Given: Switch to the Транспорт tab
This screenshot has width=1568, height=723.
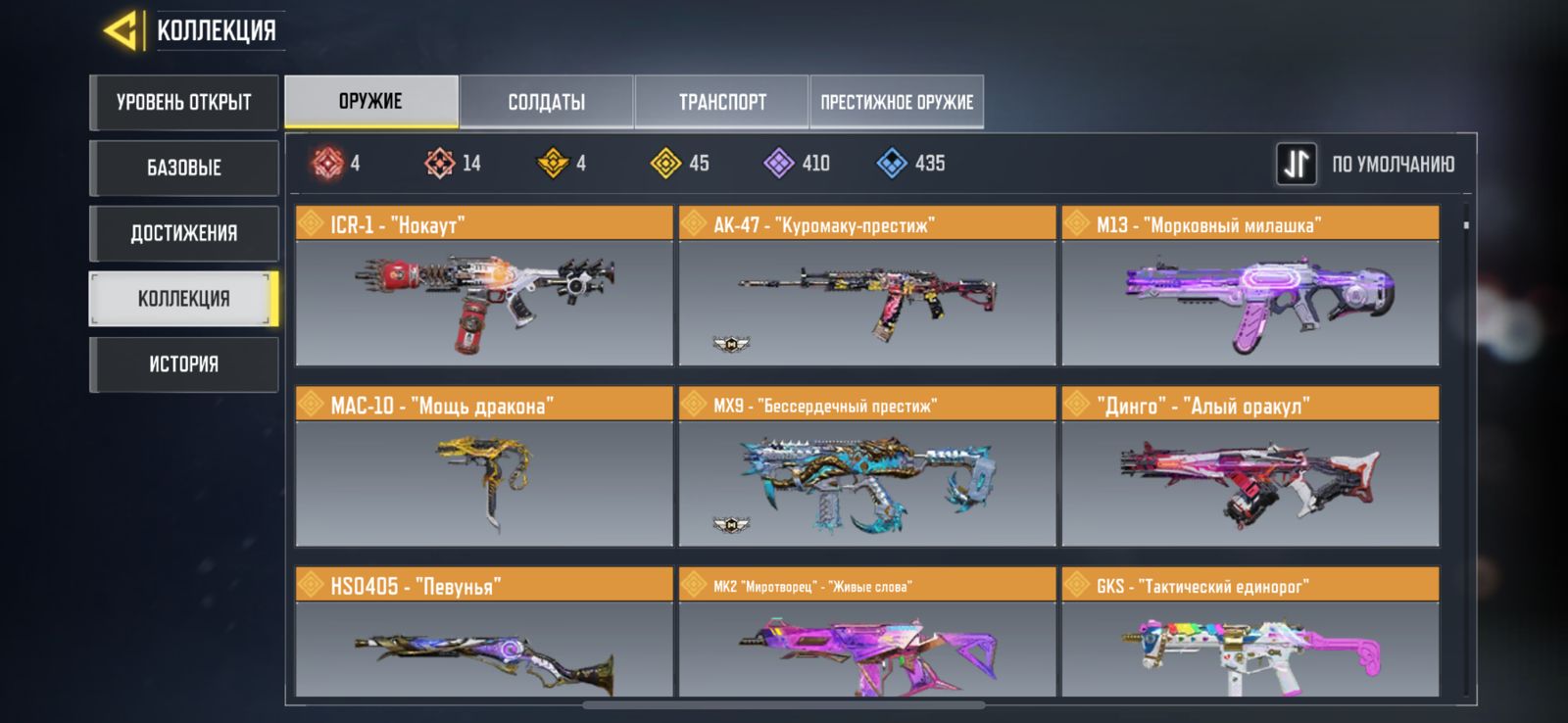Looking at the screenshot, I should coord(722,102).
